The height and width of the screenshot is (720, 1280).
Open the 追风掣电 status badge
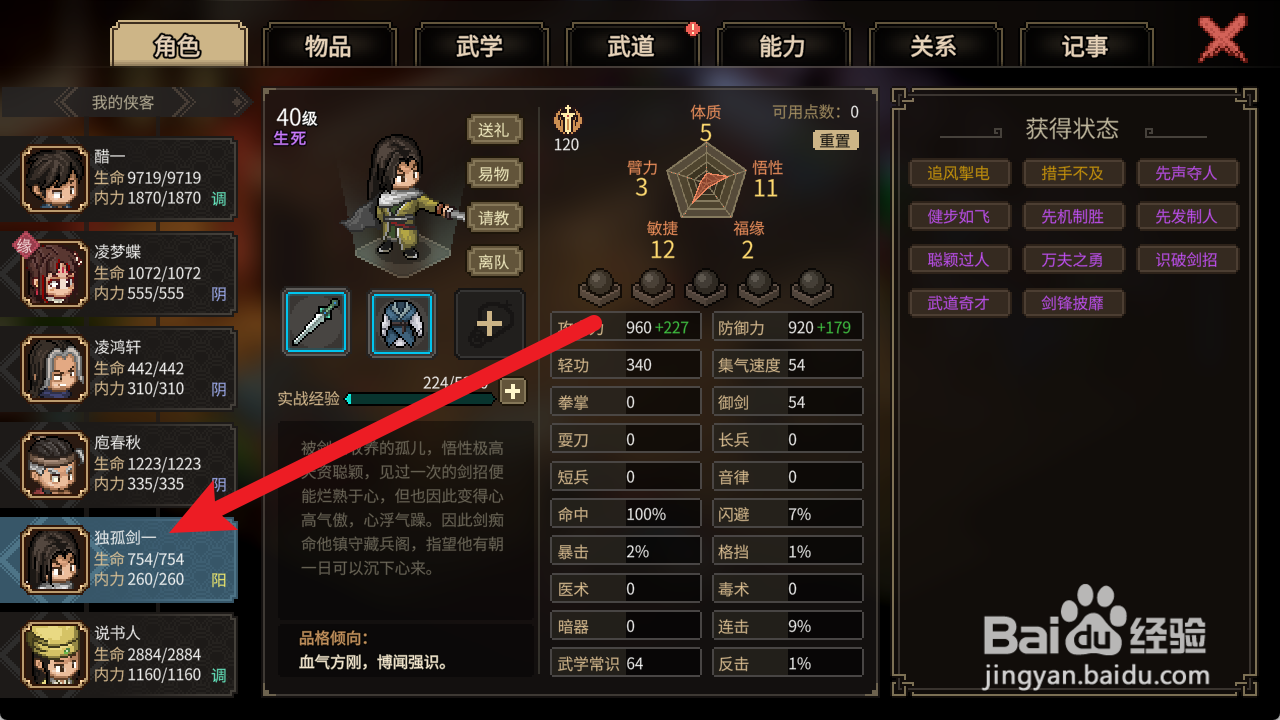click(959, 172)
